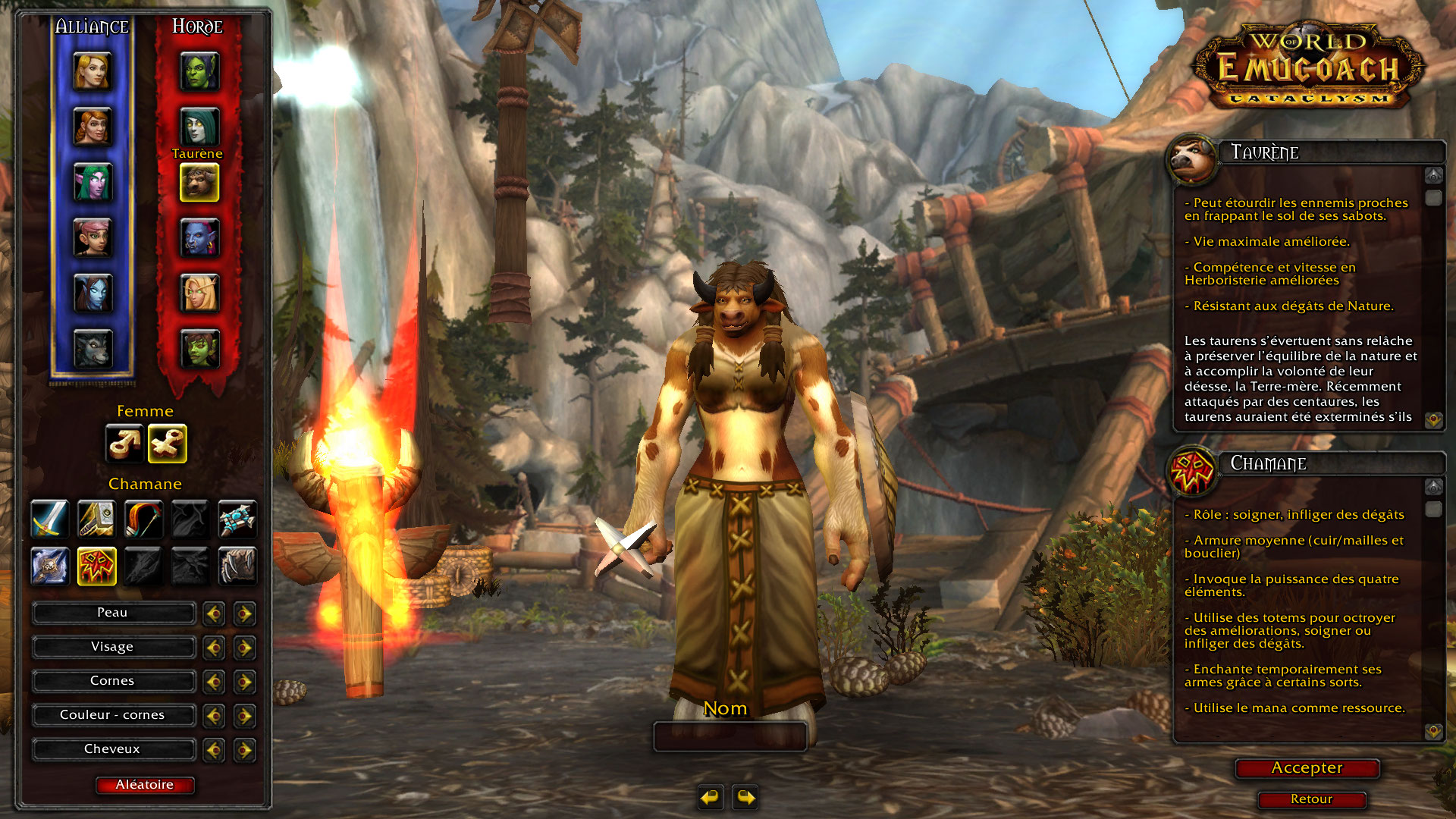Screen dimensions: 1456x819
Task: Confirm the character with the Accepter button
Action: point(1307,768)
